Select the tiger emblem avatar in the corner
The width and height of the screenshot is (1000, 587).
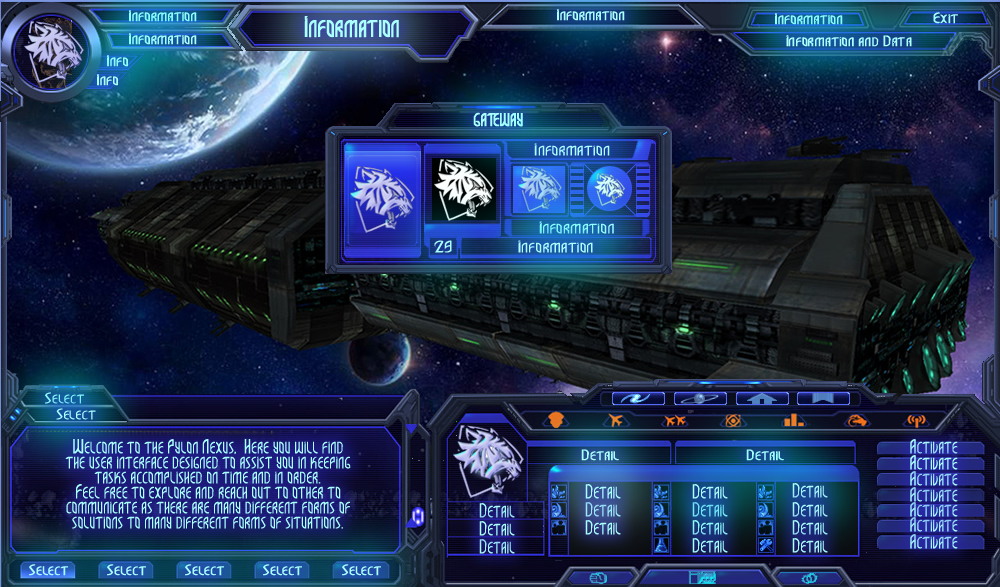51,52
